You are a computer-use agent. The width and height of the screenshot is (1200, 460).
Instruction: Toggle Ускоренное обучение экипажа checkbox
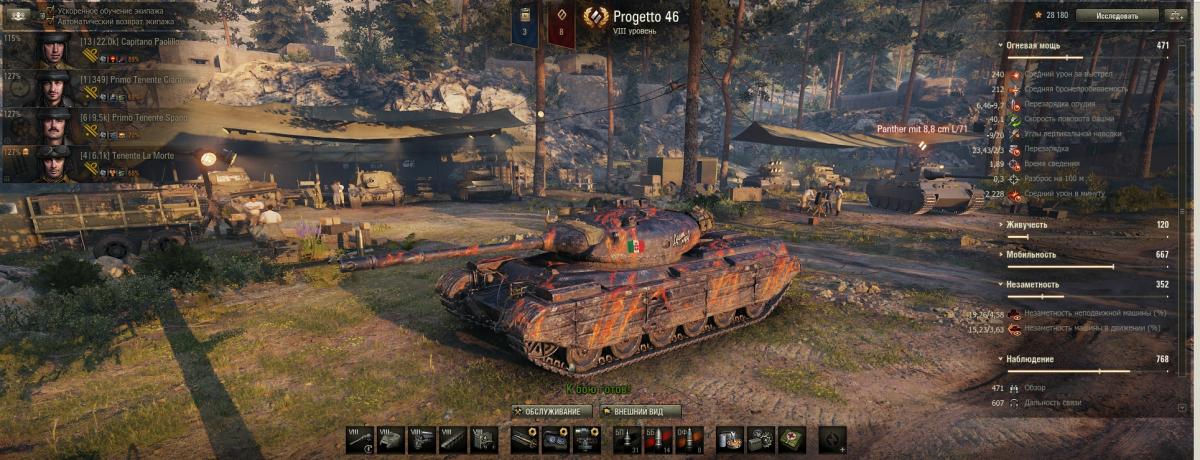coord(50,9)
